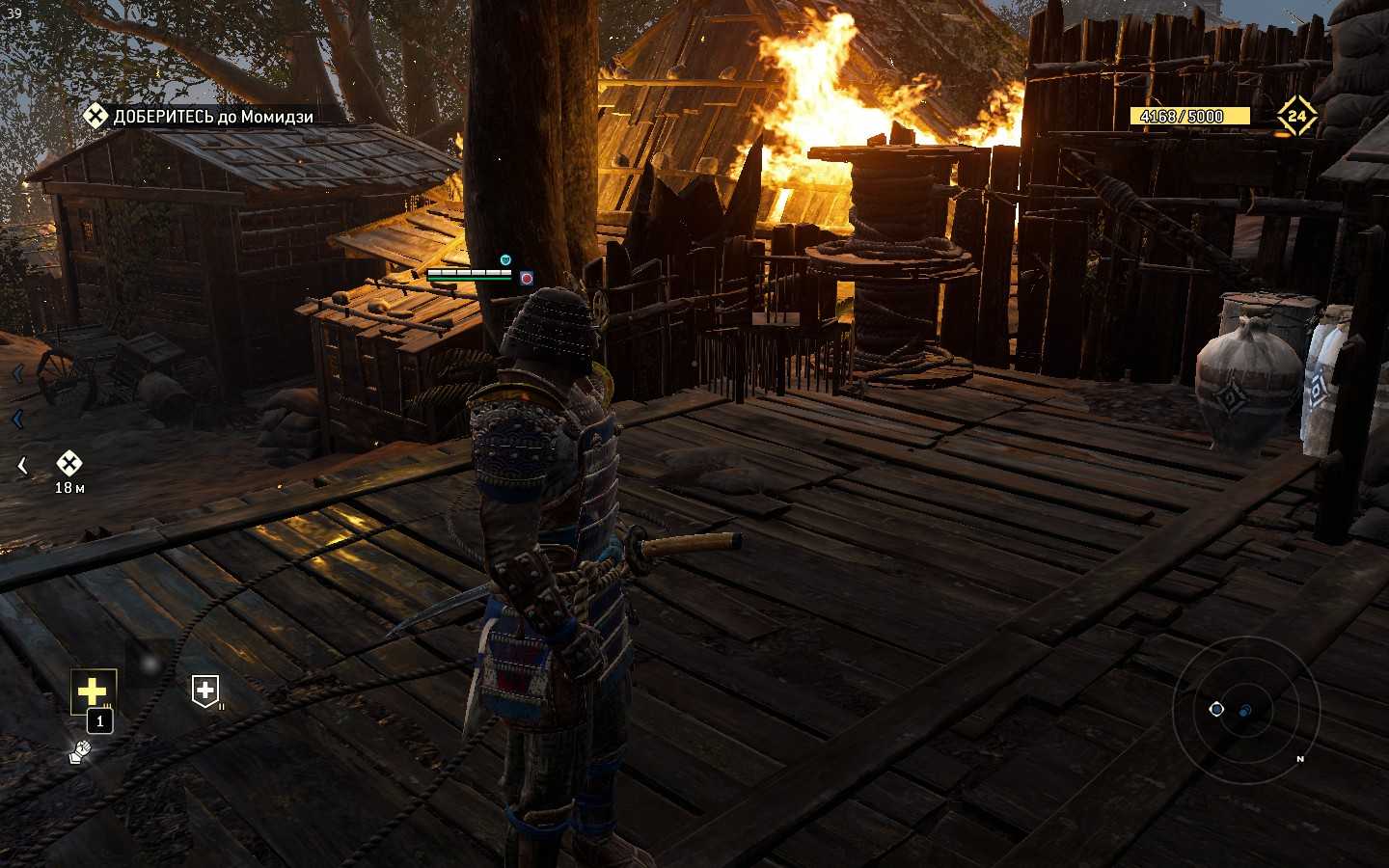Click the level 24 diamond badge
The height and width of the screenshot is (868, 1389).
click(x=1296, y=117)
